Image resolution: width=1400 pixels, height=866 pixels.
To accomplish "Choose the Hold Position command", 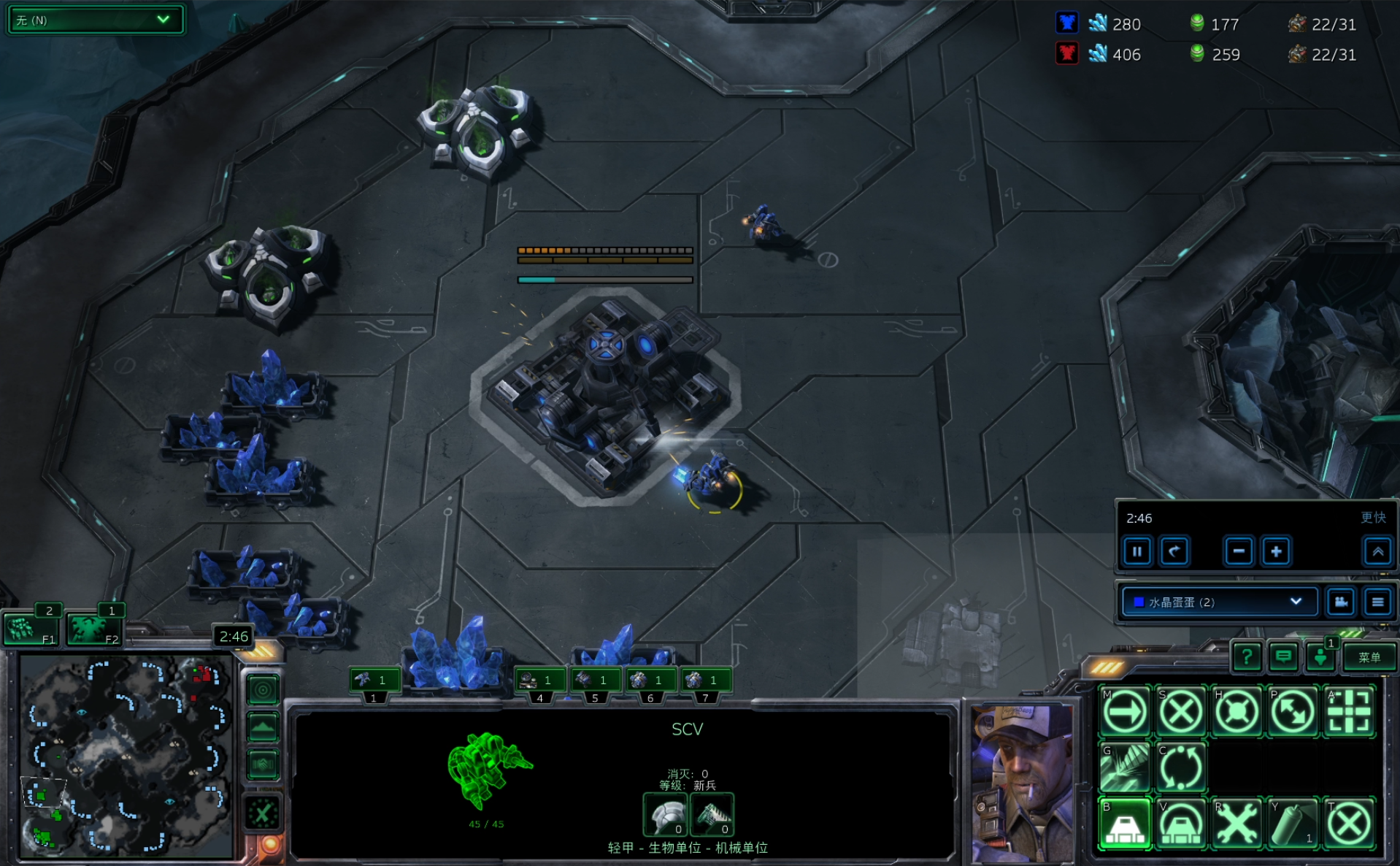I will [x=1236, y=710].
